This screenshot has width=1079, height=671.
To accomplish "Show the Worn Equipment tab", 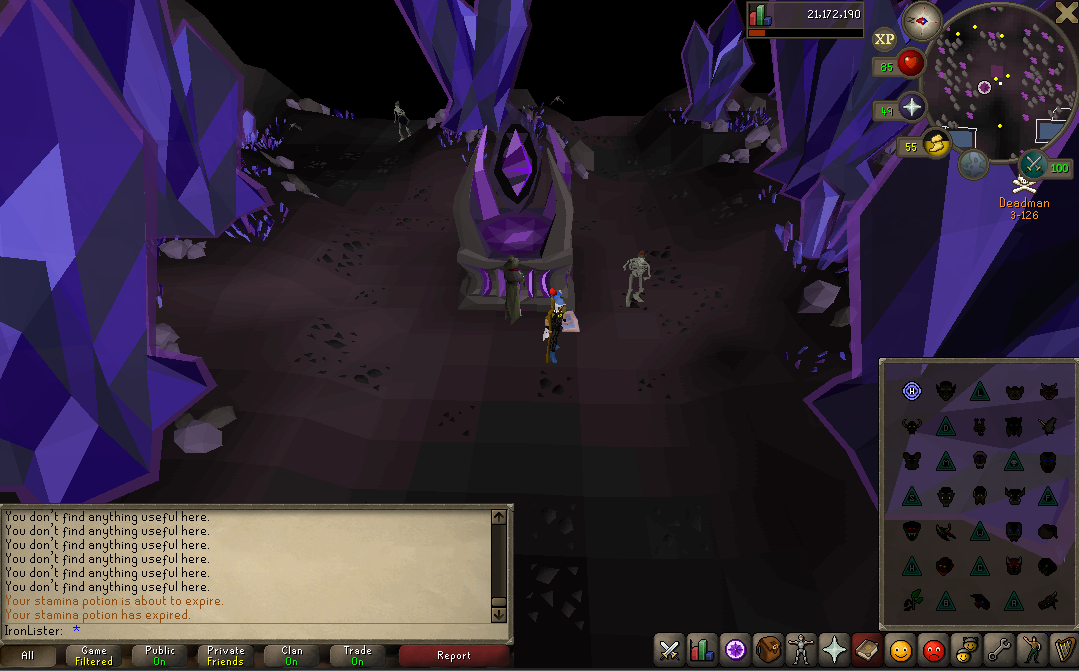I will [800, 651].
